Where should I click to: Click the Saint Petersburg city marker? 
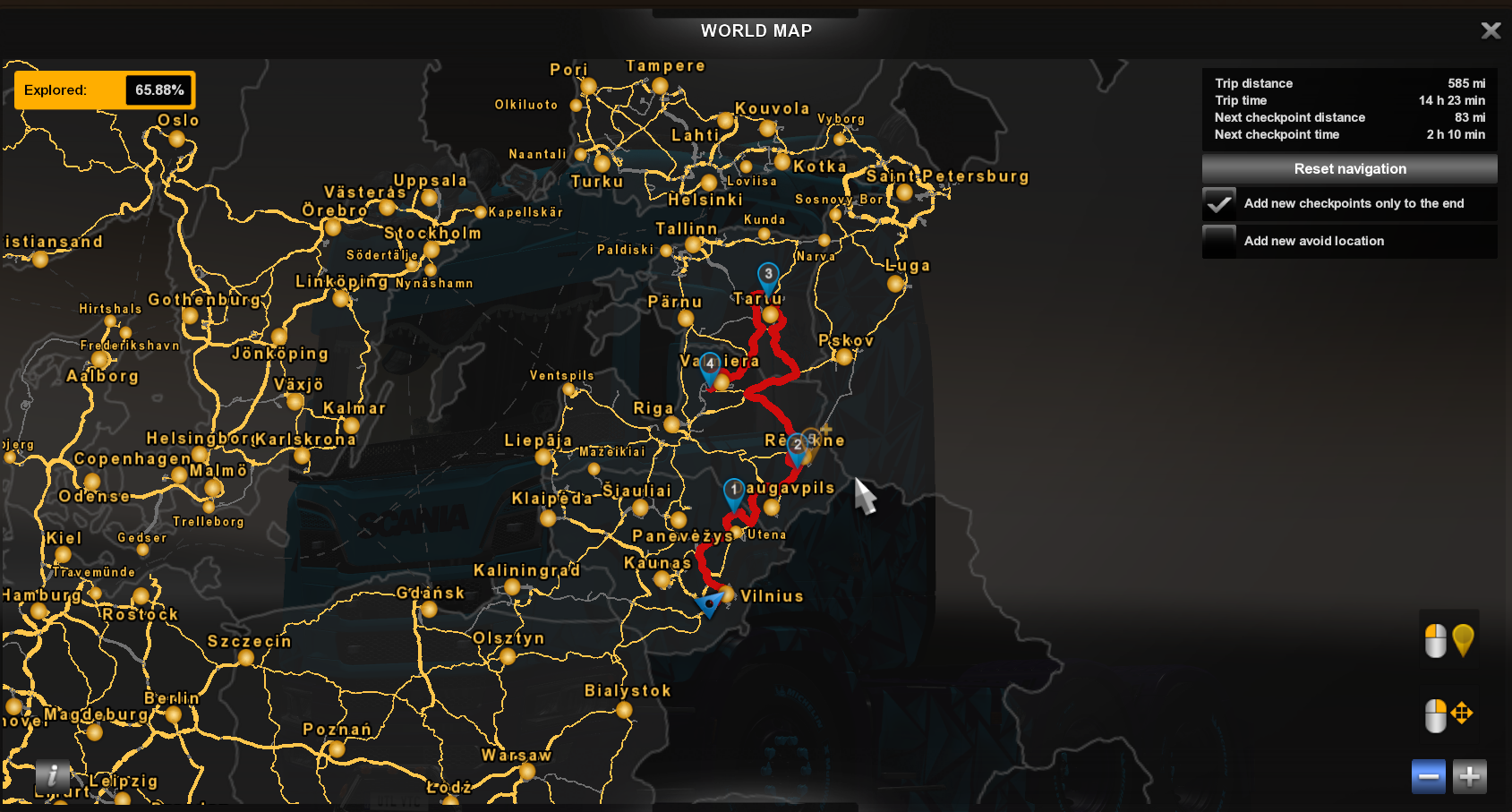click(x=905, y=193)
